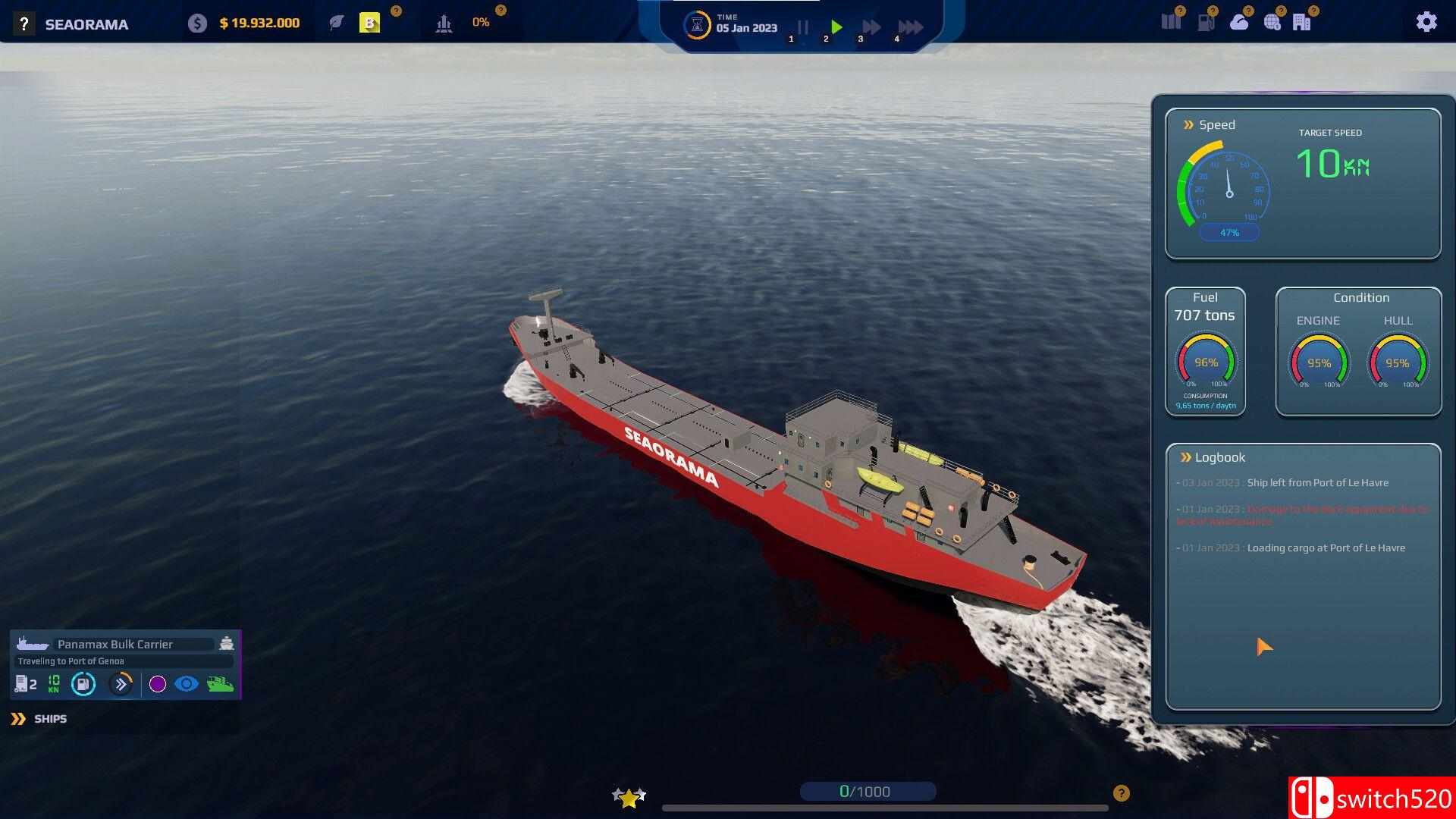Click the 47 percent speed slider indicator

(1229, 232)
